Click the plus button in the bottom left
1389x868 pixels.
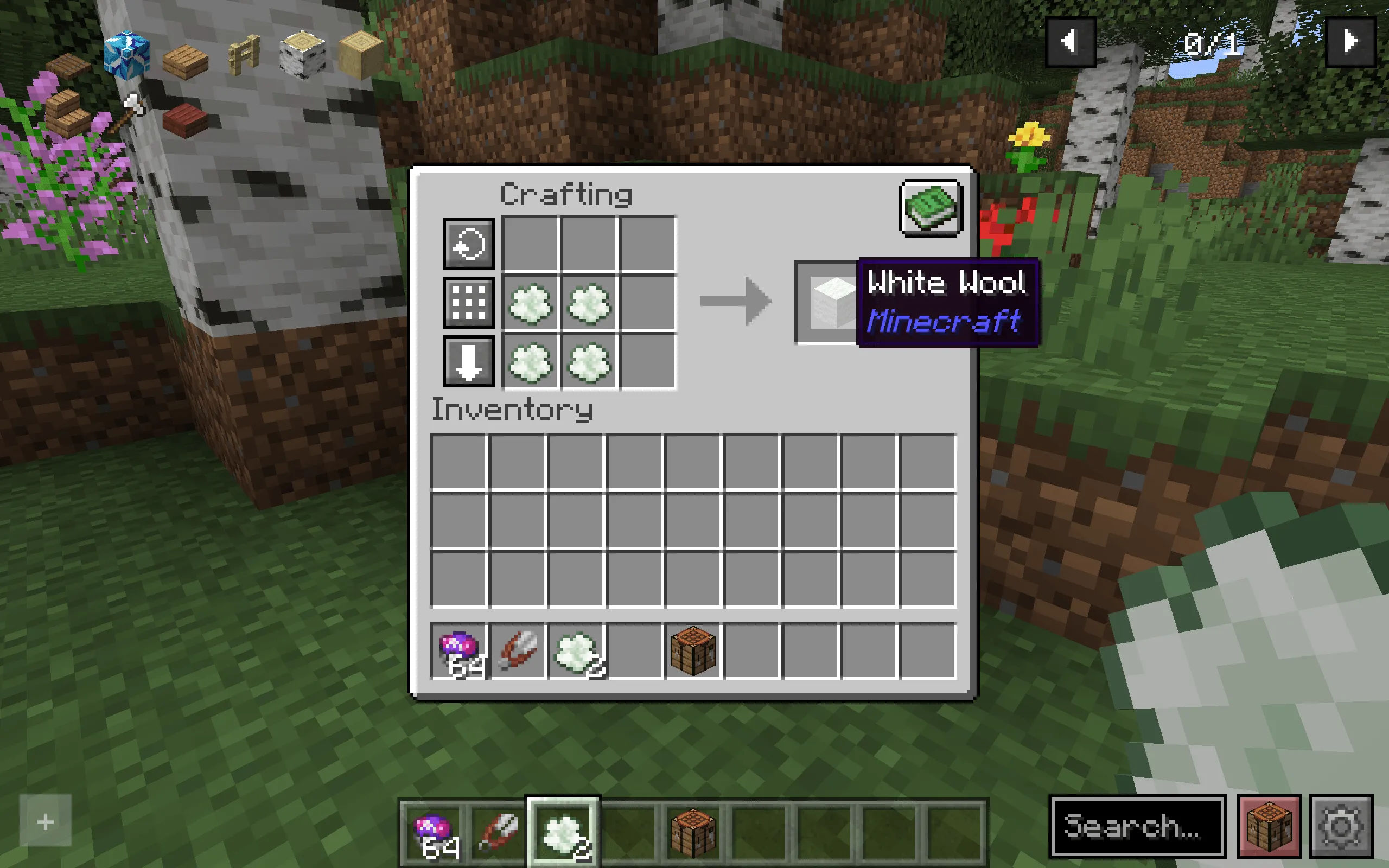tap(45, 820)
